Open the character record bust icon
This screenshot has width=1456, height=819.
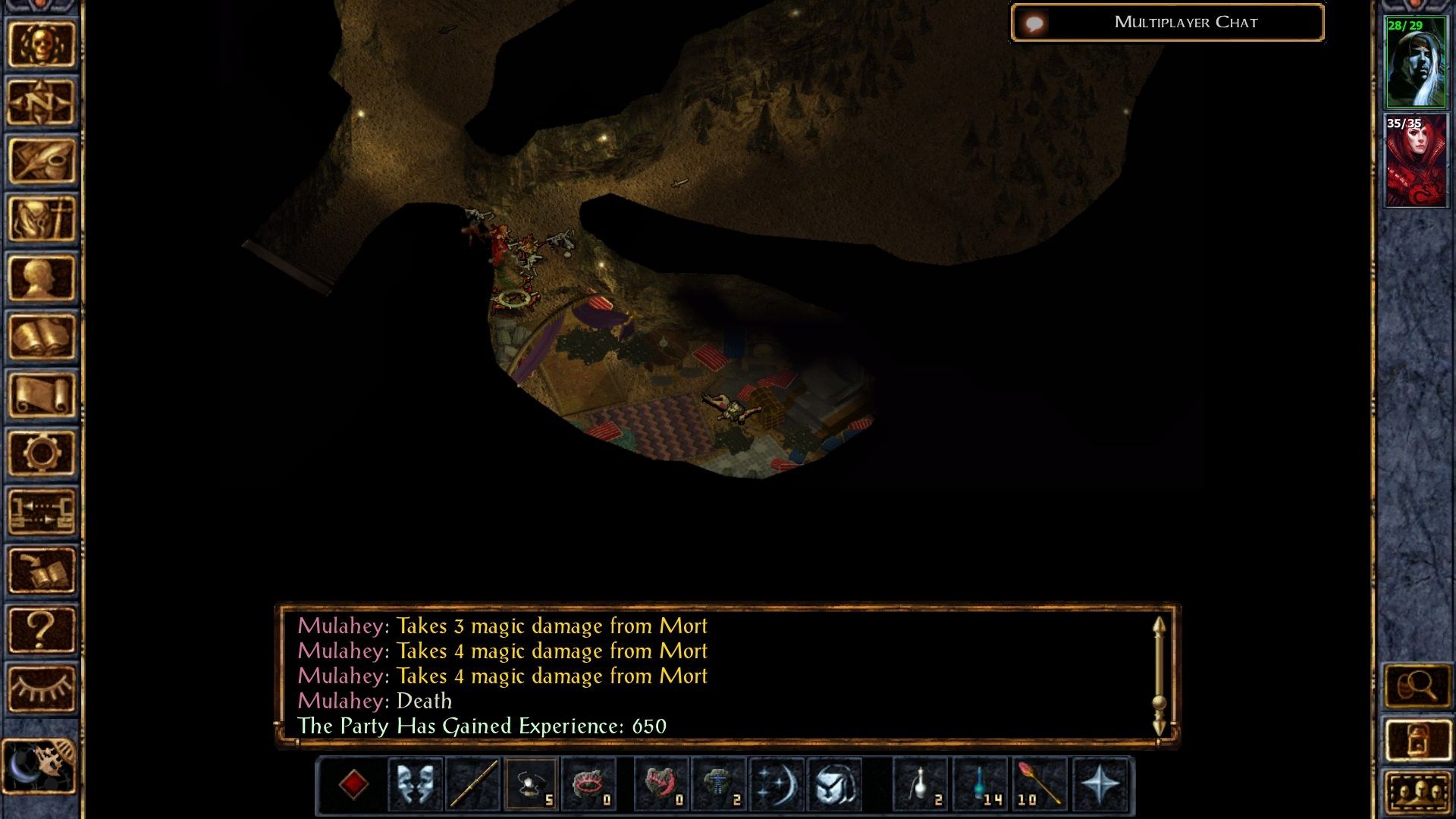click(42, 278)
